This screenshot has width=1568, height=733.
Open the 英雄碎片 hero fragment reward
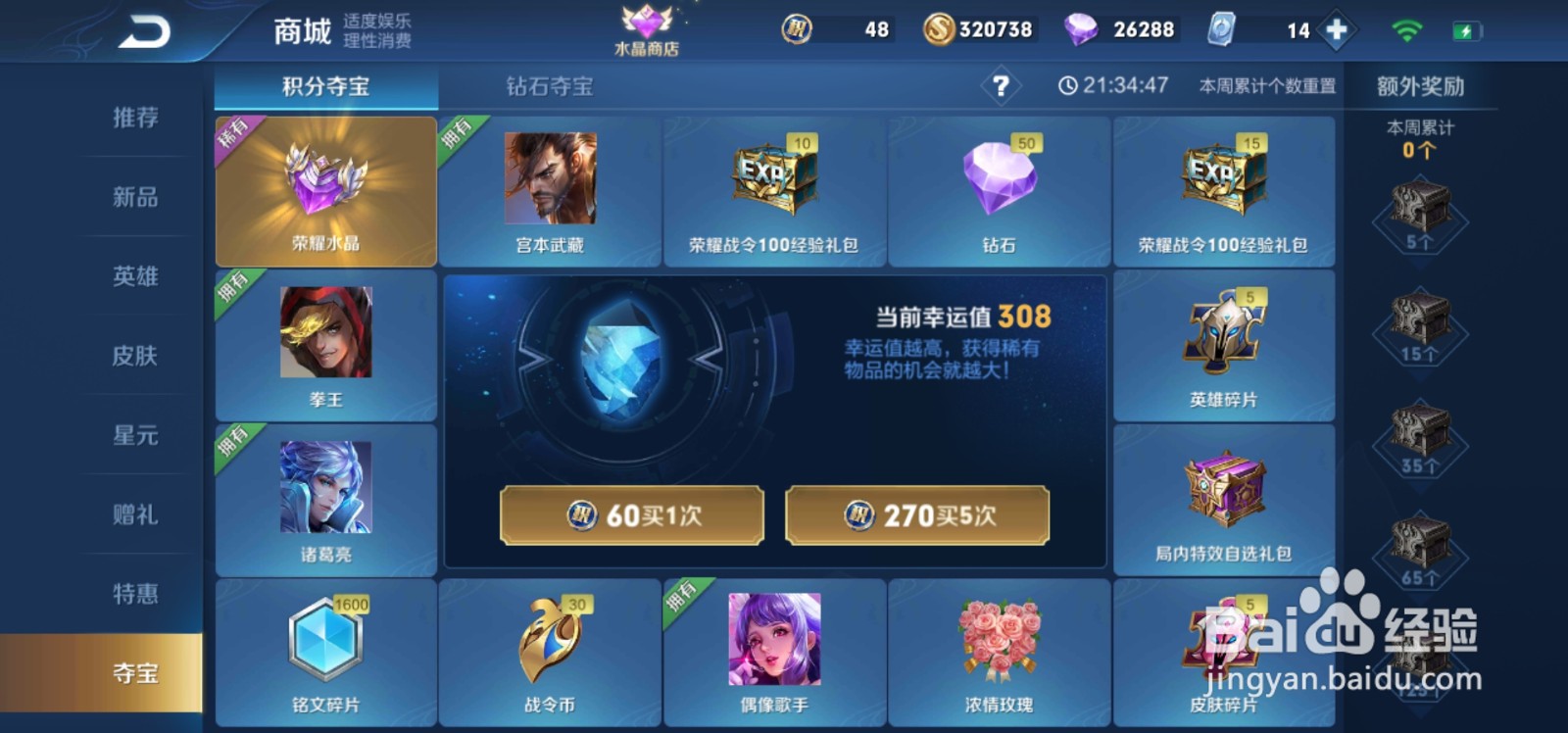(x=1224, y=346)
